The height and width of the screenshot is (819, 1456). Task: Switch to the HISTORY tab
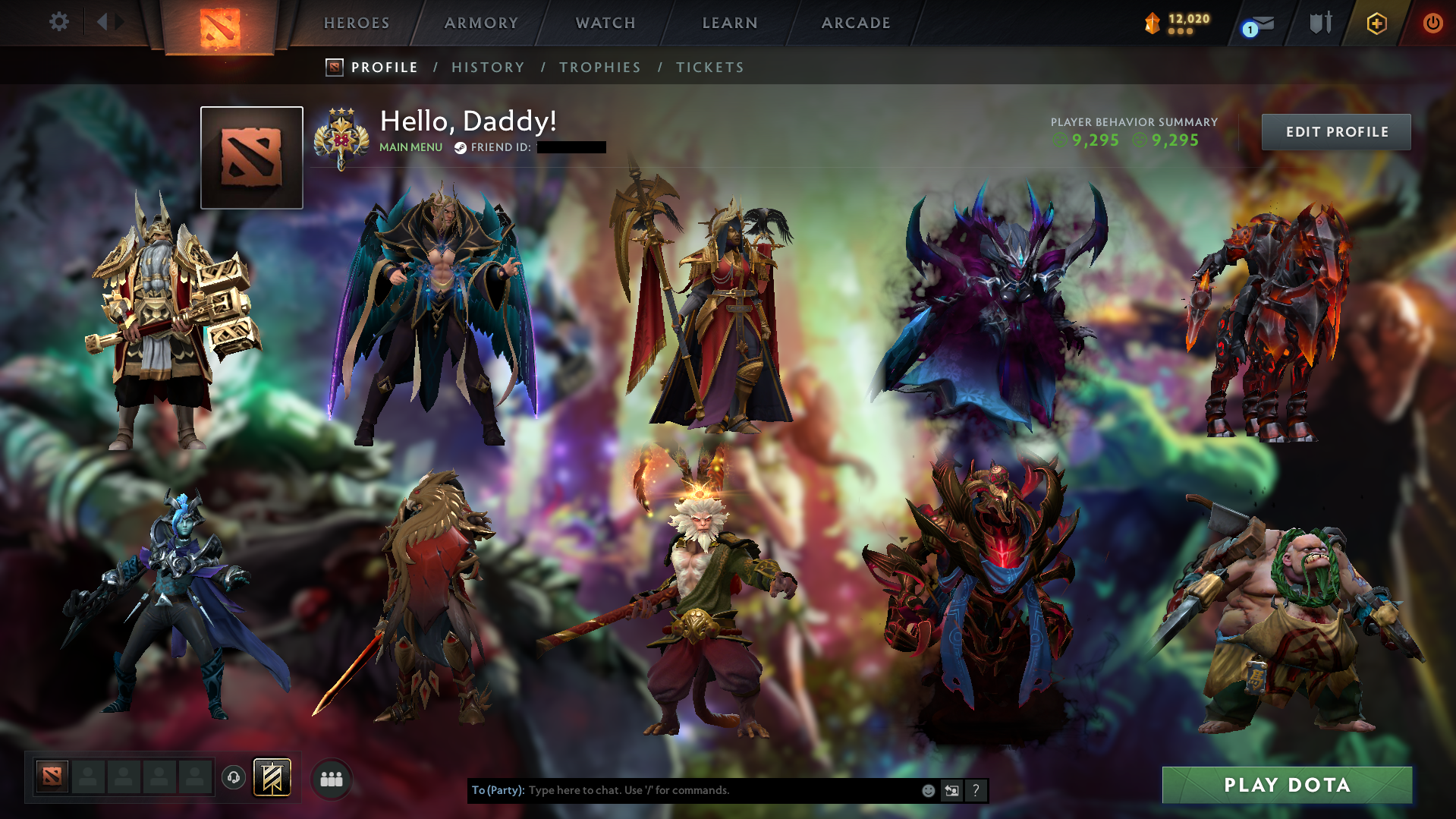(x=487, y=67)
